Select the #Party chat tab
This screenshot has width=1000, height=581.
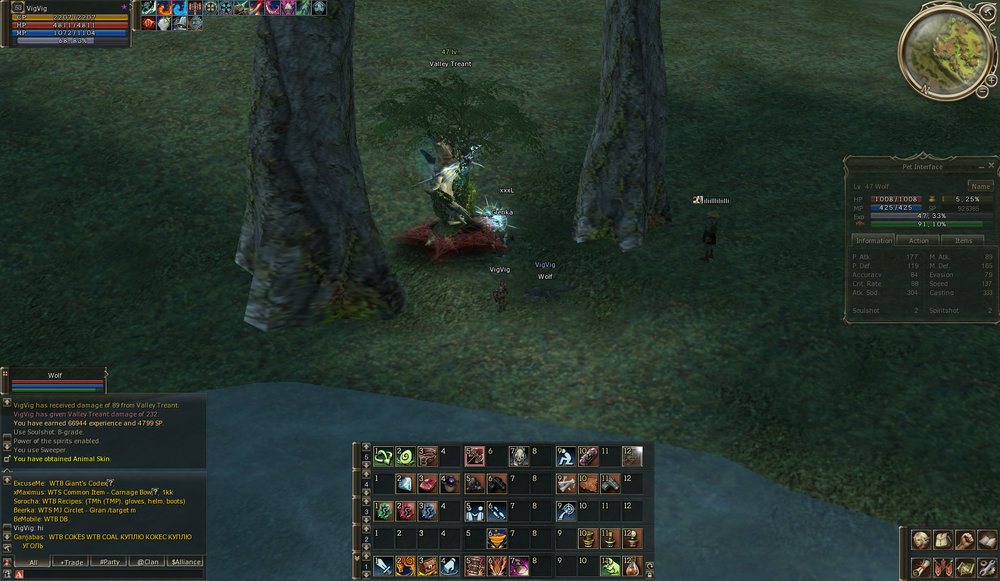(110, 563)
